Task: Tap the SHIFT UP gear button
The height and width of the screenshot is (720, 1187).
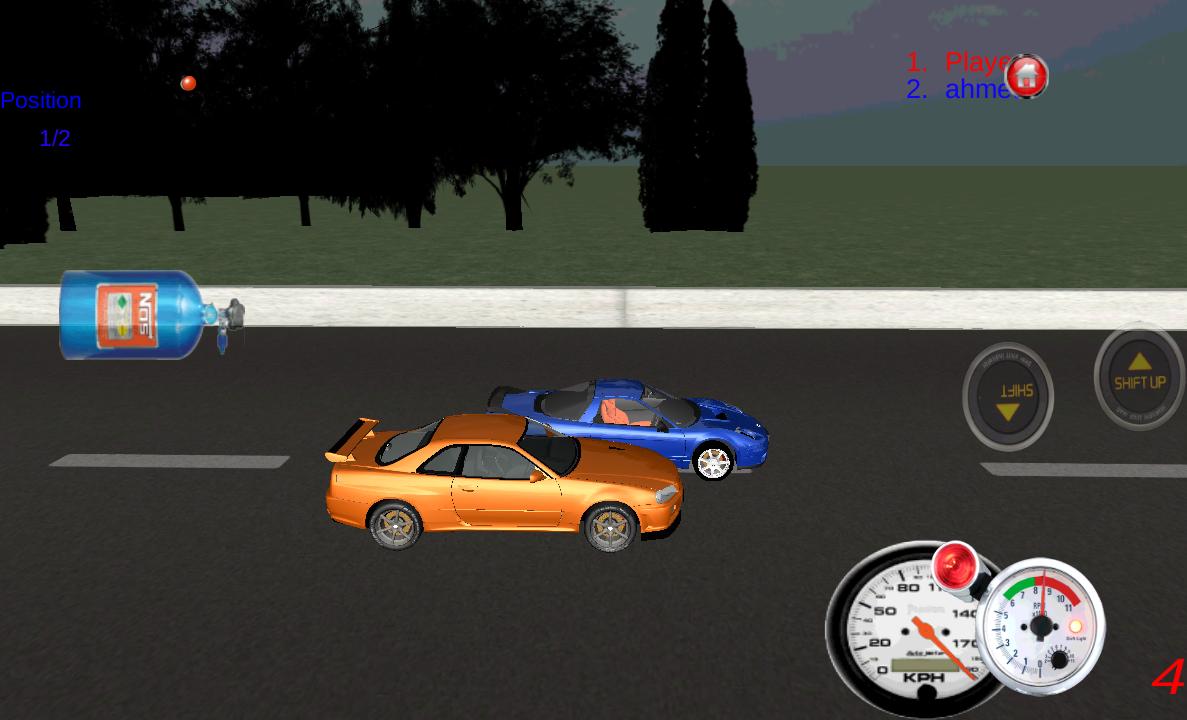Action: [1139, 377]
